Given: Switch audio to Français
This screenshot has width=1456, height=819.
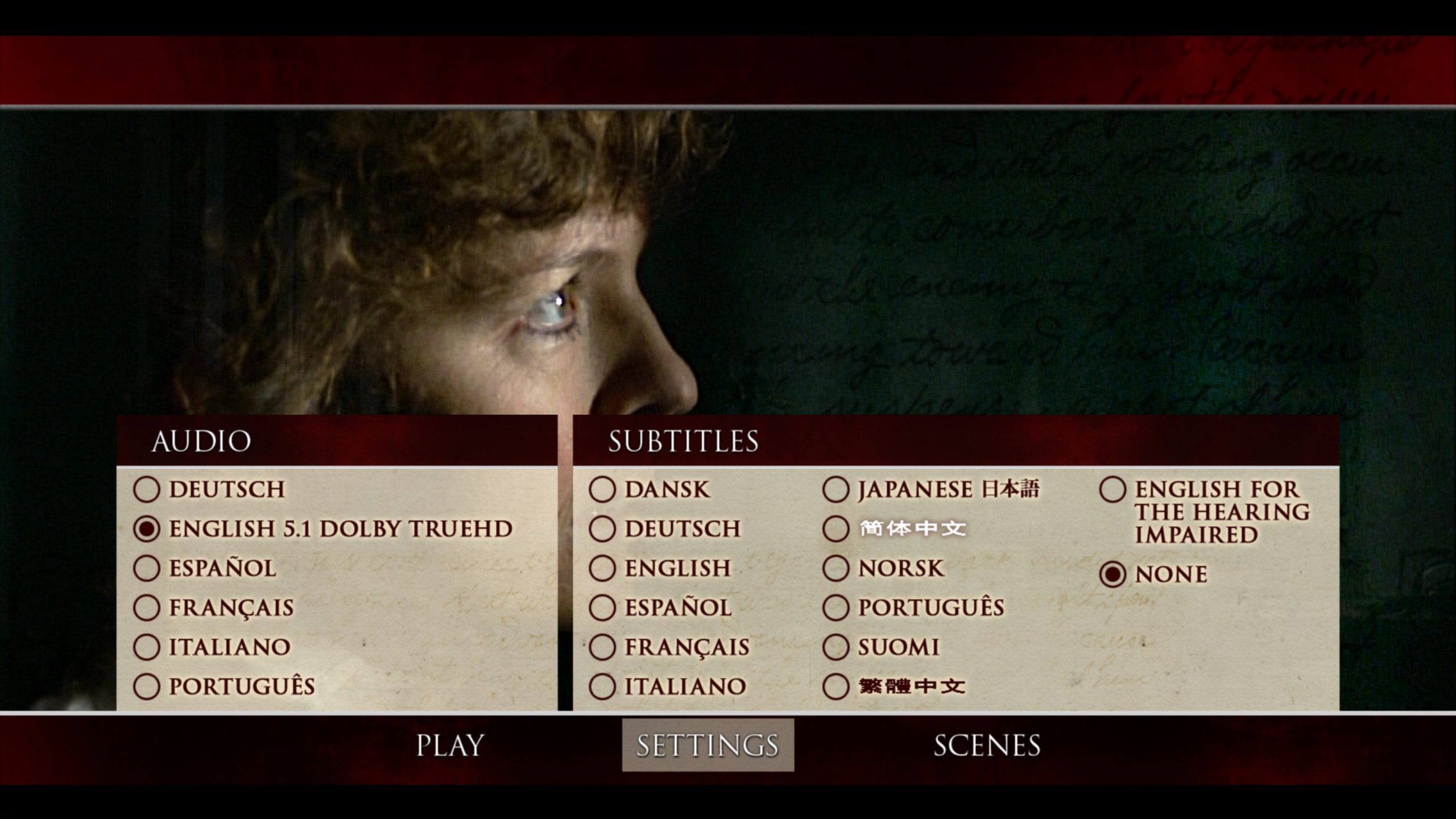Looking at the screenshot, I should tap(147, 607).
